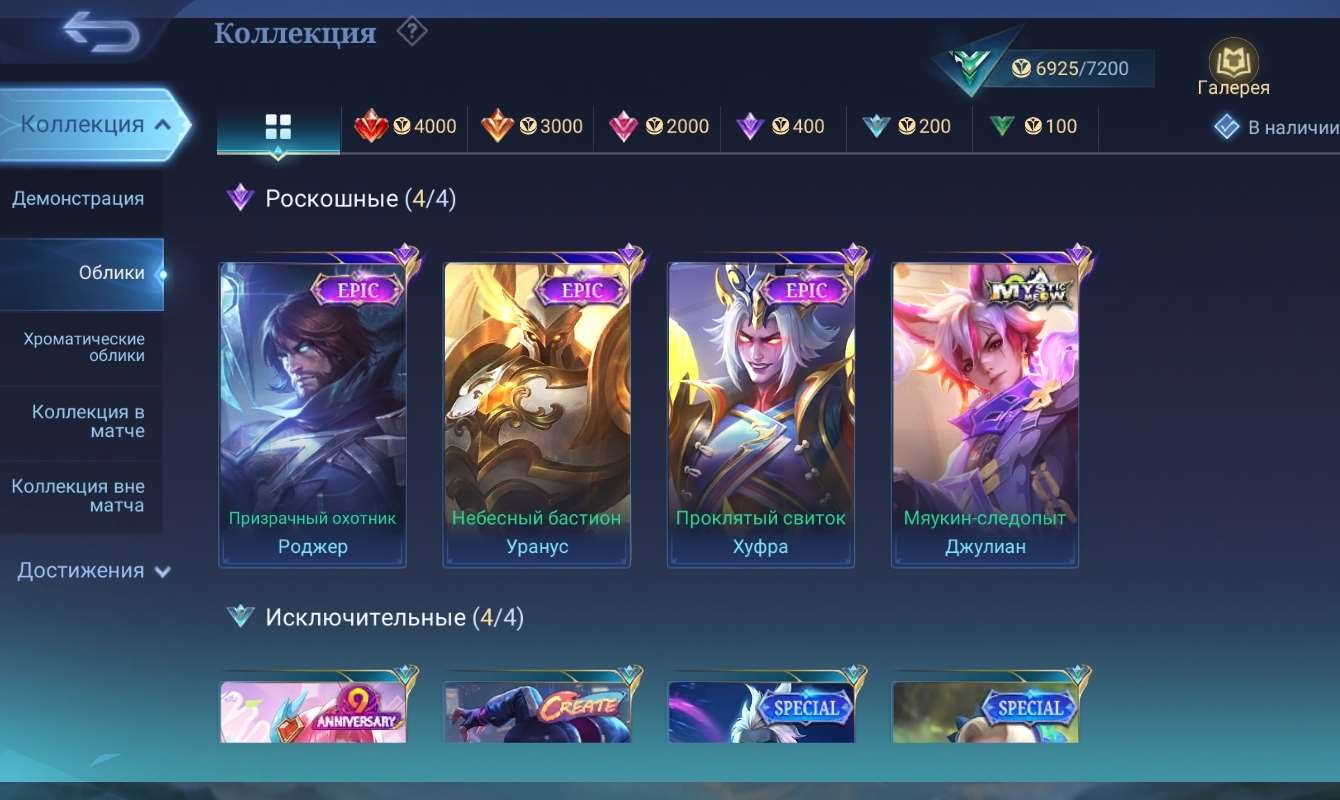Open the Галерея icon

(1233, 60)
